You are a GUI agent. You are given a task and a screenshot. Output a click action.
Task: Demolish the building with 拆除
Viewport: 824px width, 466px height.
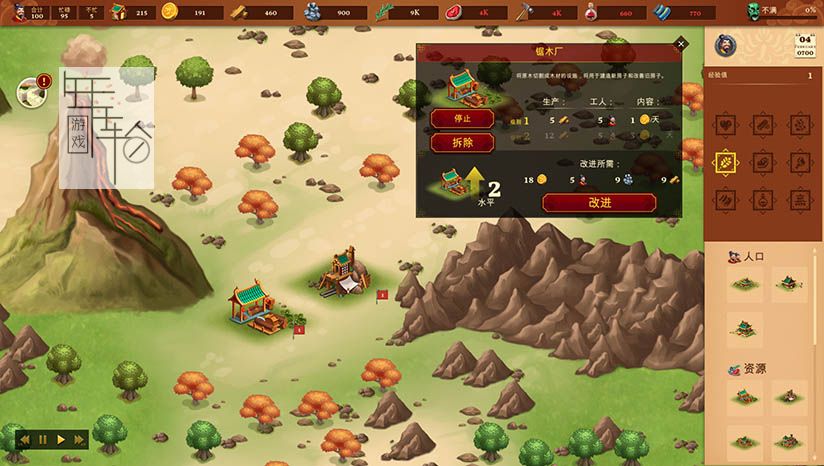(x=463, y=143)
